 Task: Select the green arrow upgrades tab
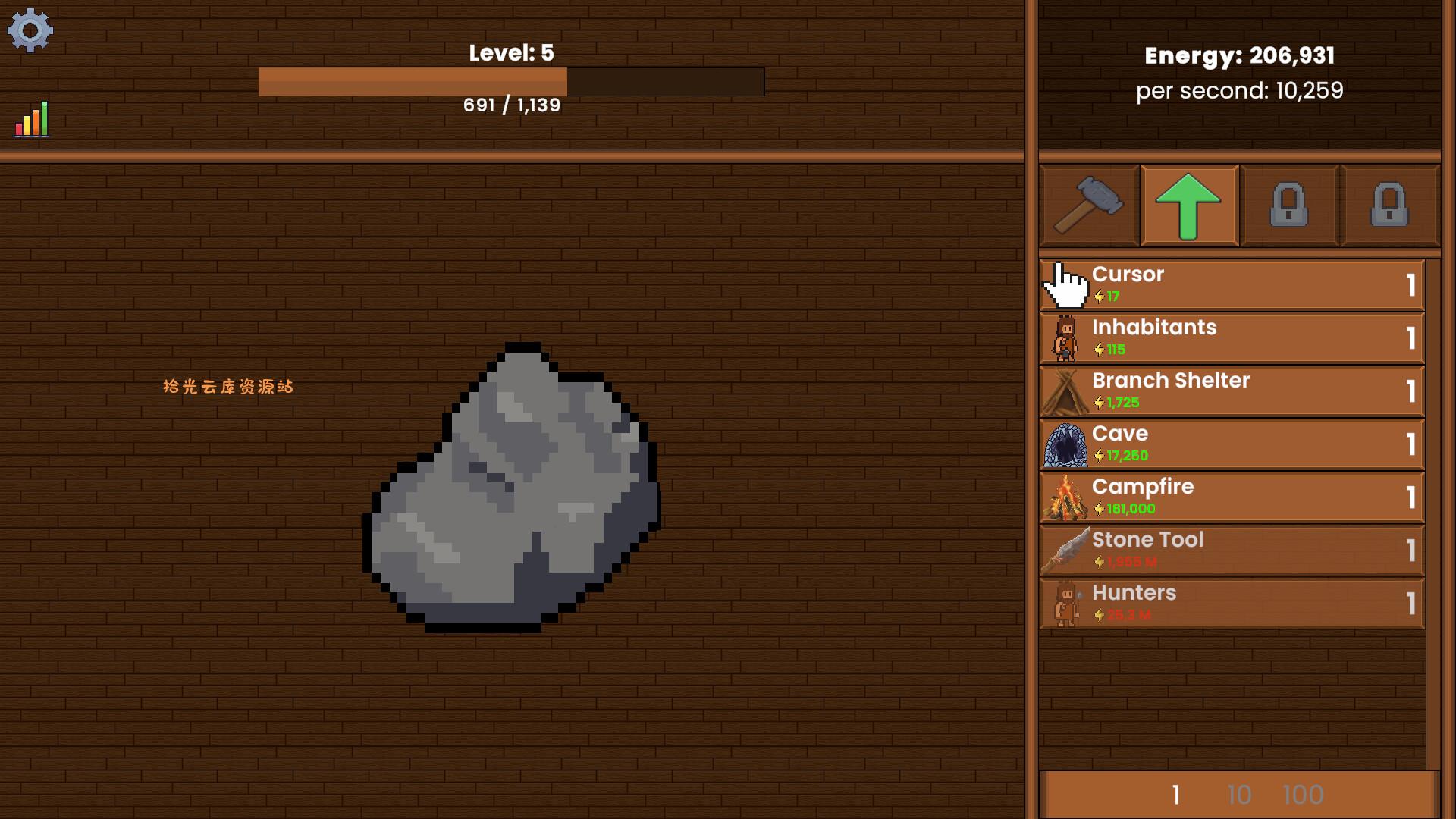pos(1188,206)
